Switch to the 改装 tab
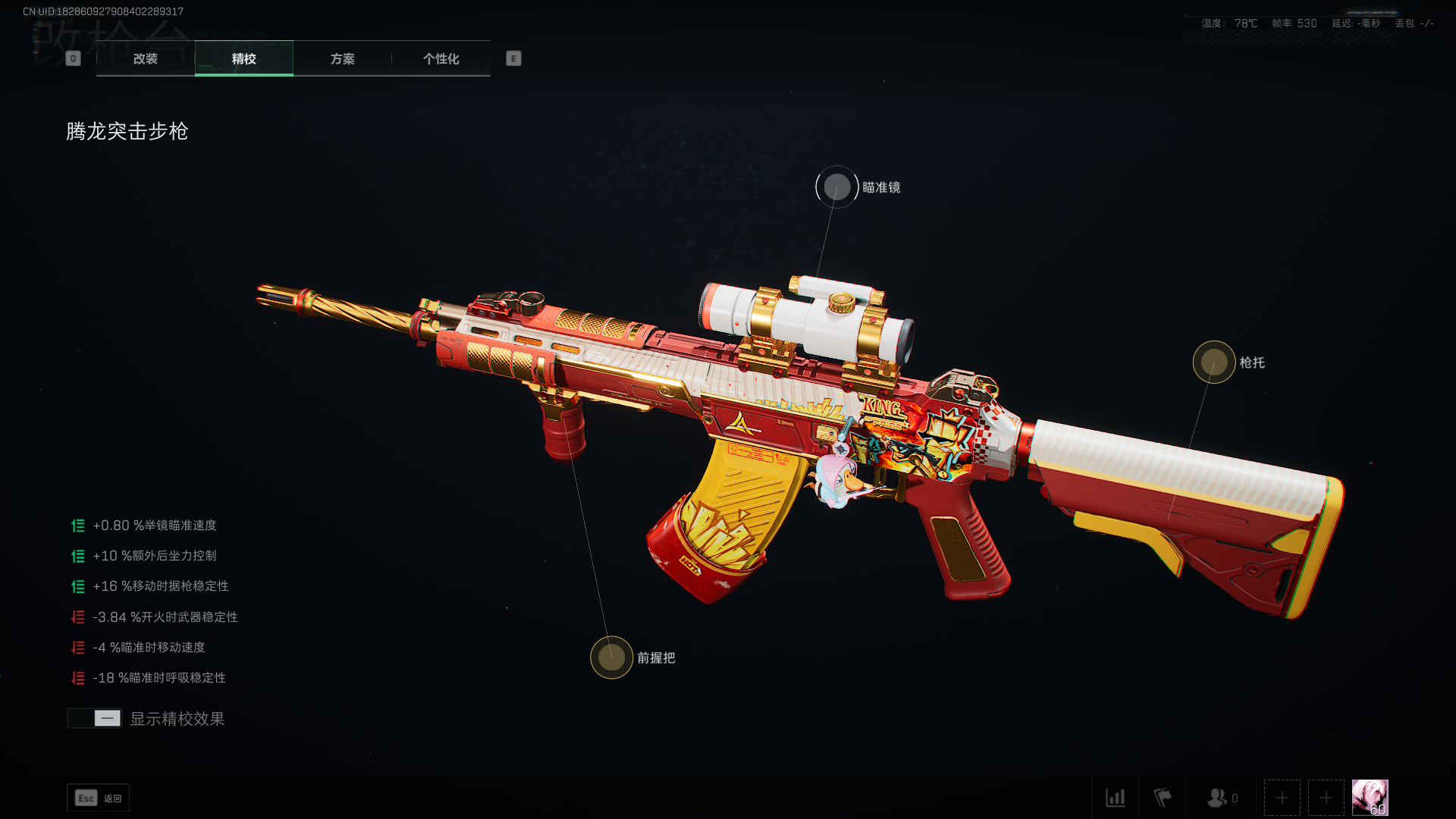 click(145, 58)
